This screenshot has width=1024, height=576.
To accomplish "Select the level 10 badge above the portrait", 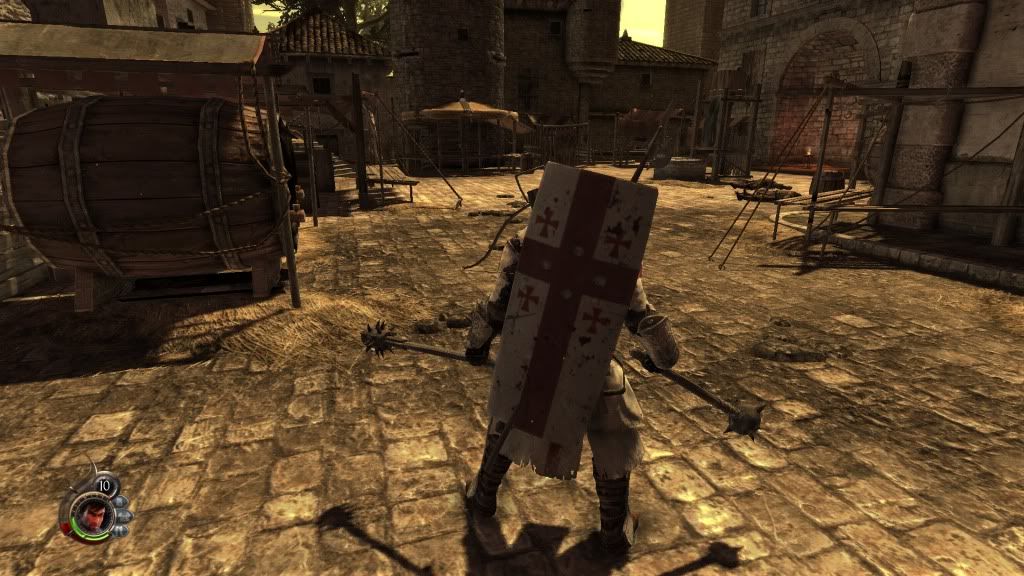I will [104, 486].
